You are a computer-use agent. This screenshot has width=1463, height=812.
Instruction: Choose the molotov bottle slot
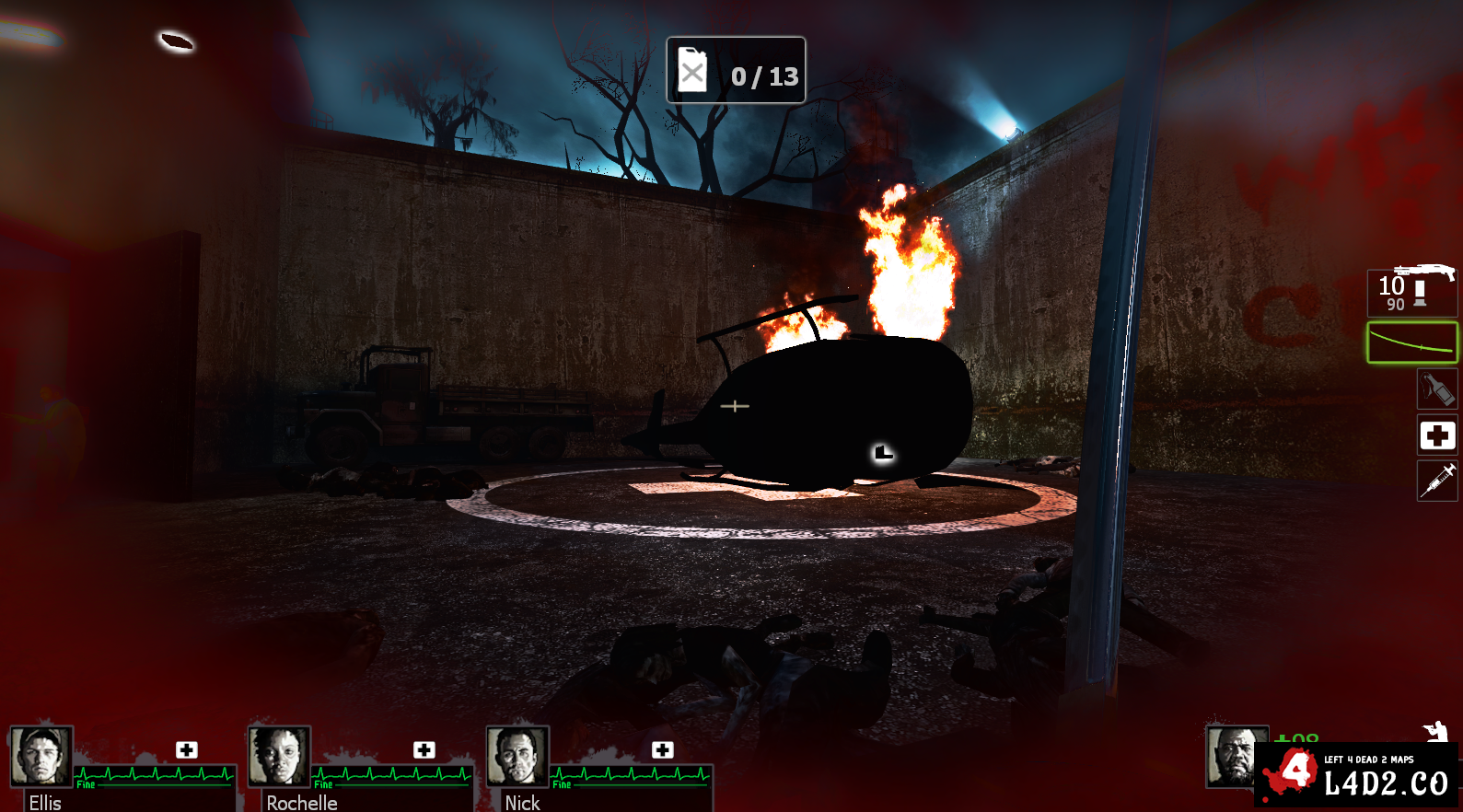pos(1436,389)
